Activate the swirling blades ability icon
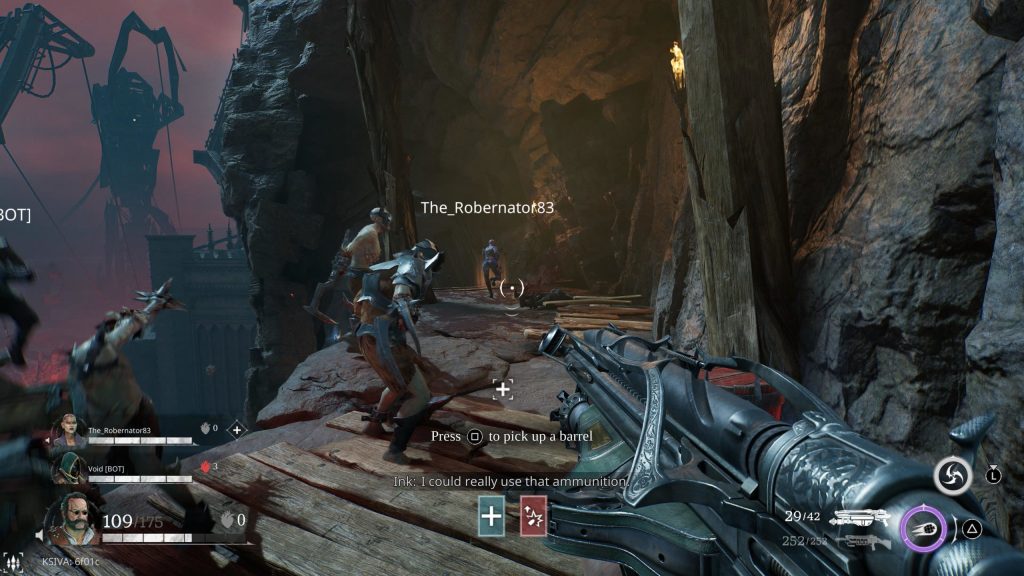The height and width of the screenshot is (576, 1024). tap(952, 475)
